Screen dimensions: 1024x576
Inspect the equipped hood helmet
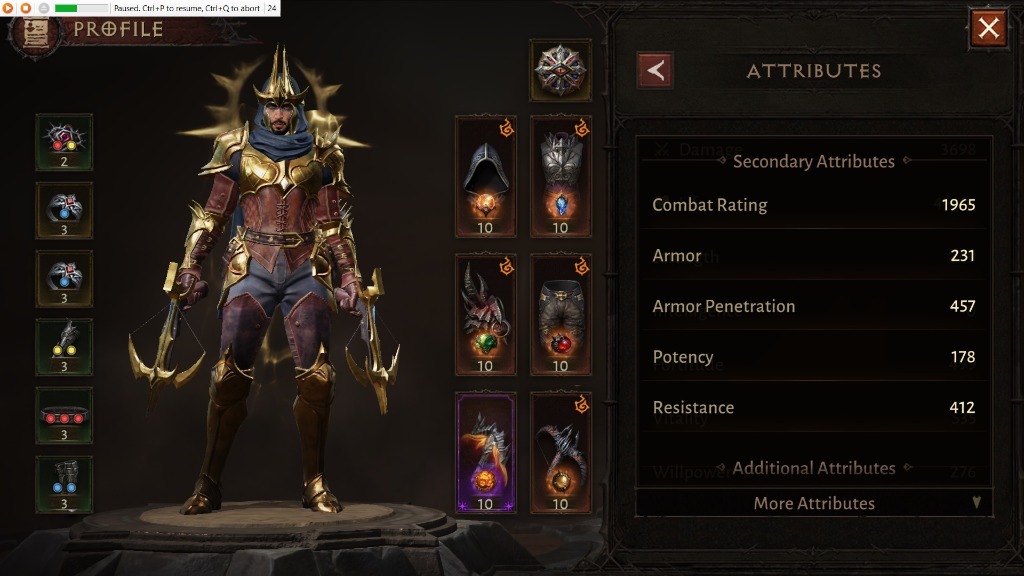tap(485, 176)
